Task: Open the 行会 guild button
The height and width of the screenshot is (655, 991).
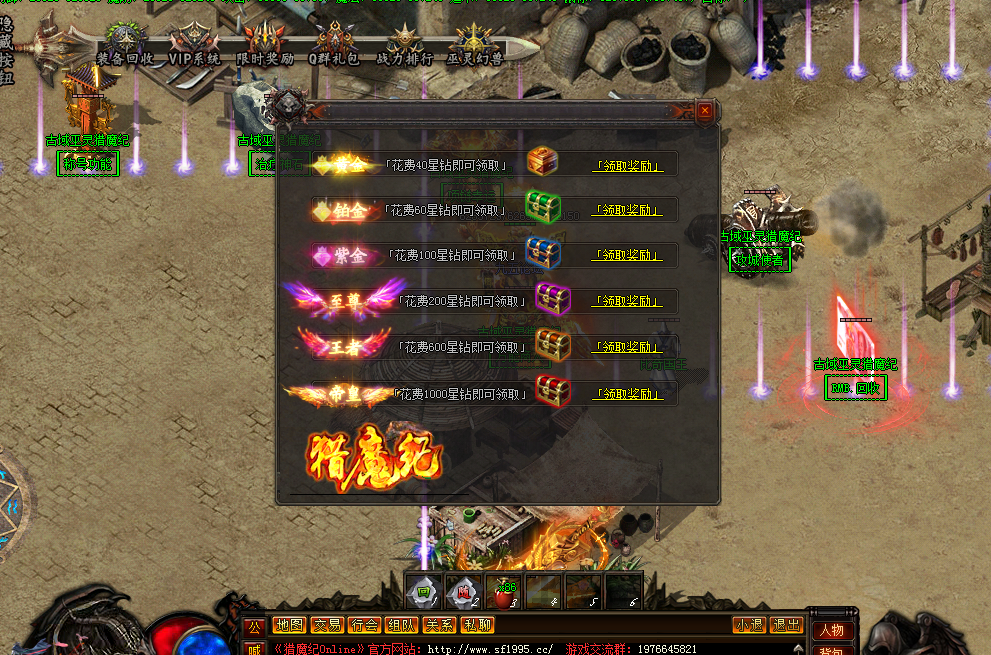Action: pos(364,625)
